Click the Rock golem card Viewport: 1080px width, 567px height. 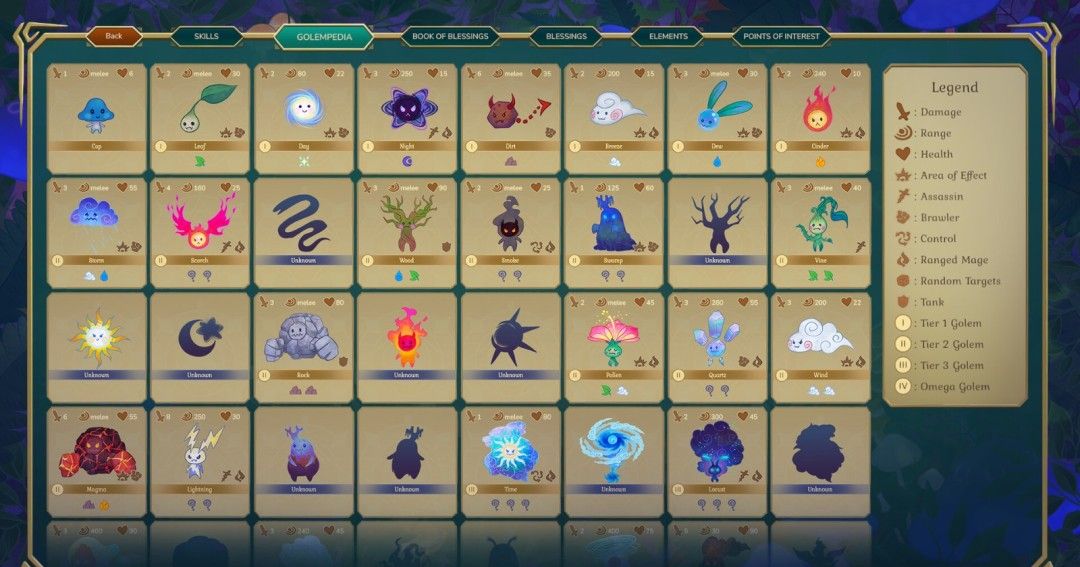pyautogui.click(x=303, y=346)
